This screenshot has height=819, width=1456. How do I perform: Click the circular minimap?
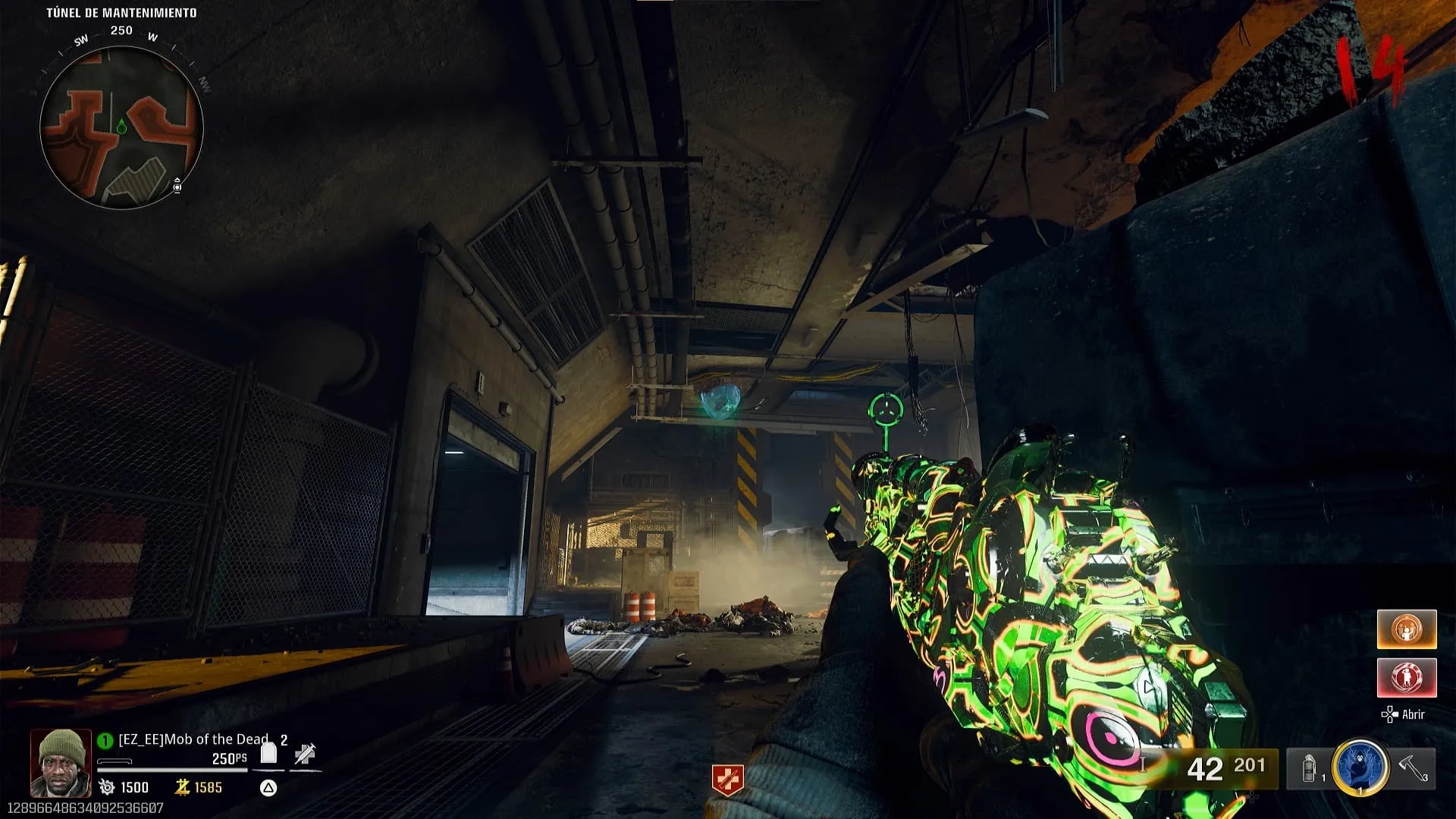(x=121, y=127)
